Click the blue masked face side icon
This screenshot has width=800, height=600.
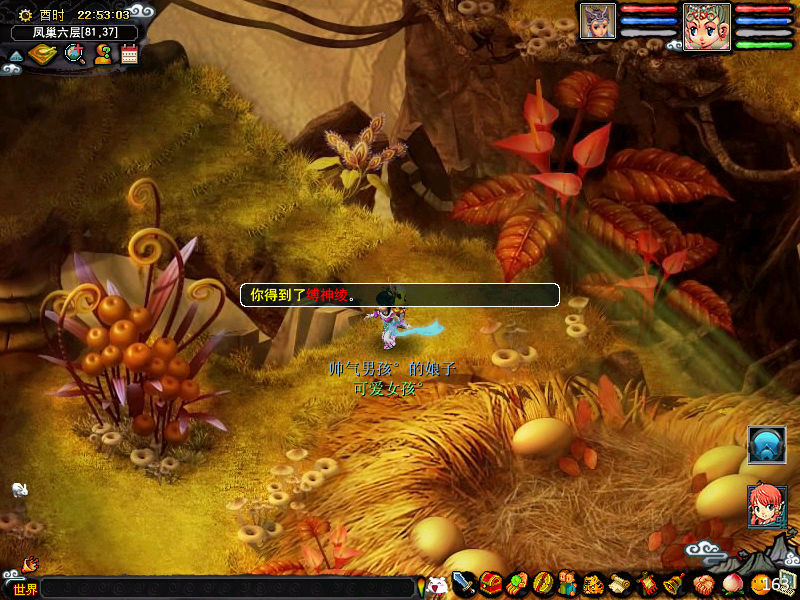767,445
